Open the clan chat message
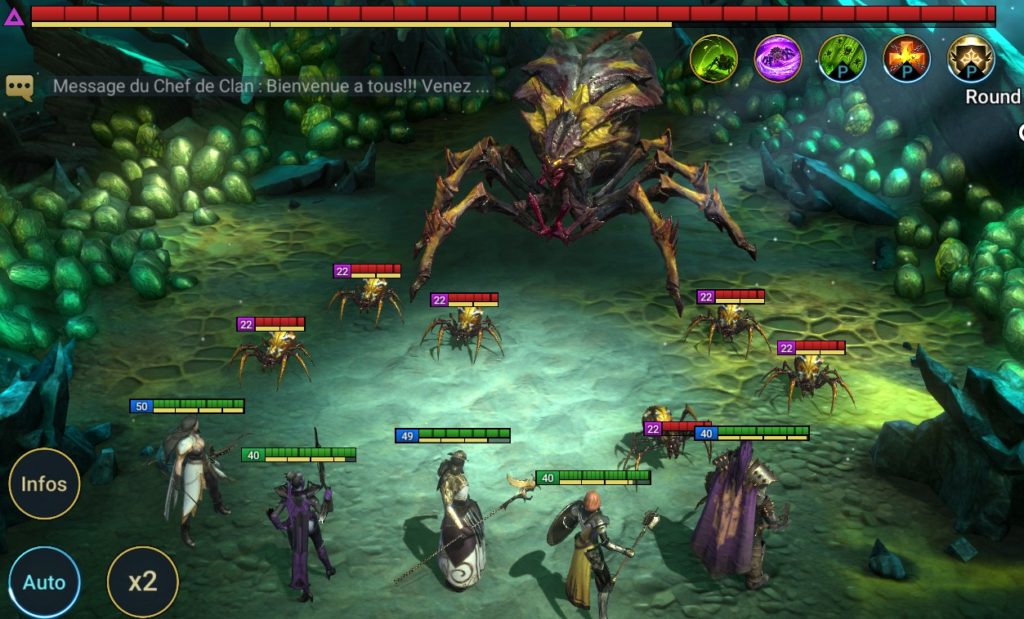This screenshot has width=1024, height=619. [272, 86]
